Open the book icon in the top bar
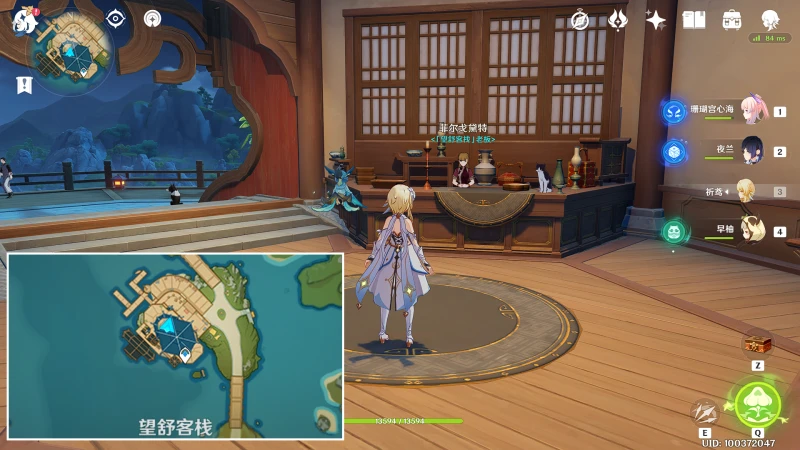 click(694, 20)
